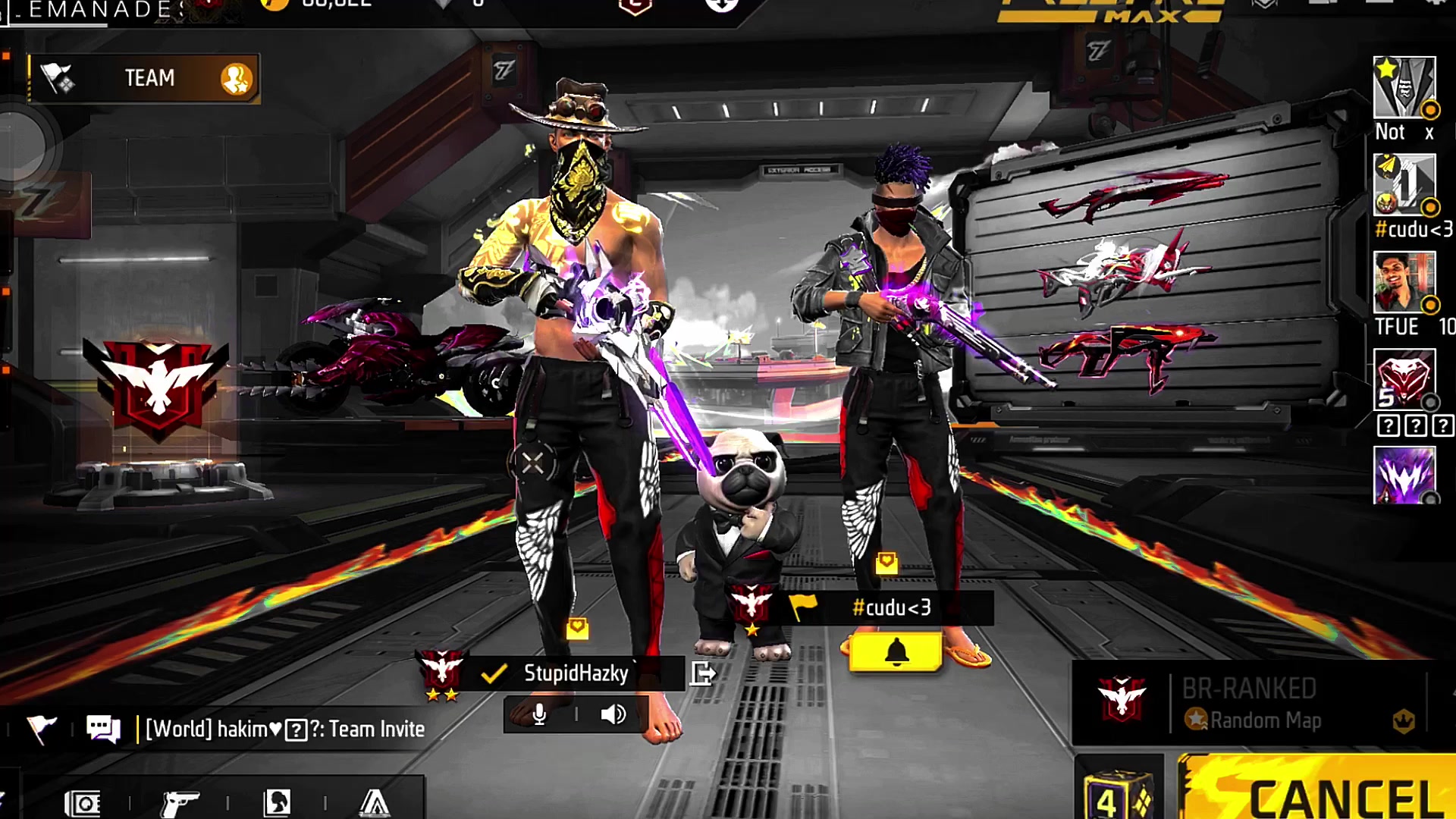Toggle the microphone icon
1456x819 pixels.
[539, 714]
